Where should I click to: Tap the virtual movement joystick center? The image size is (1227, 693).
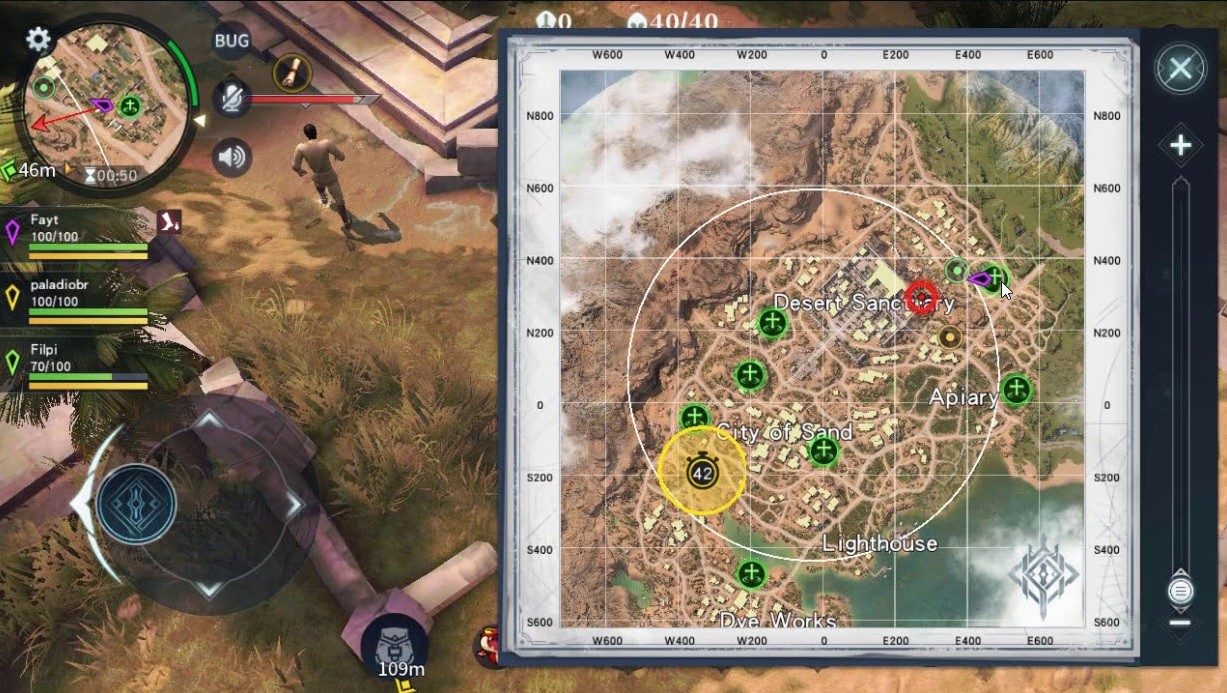click(137, 503)
